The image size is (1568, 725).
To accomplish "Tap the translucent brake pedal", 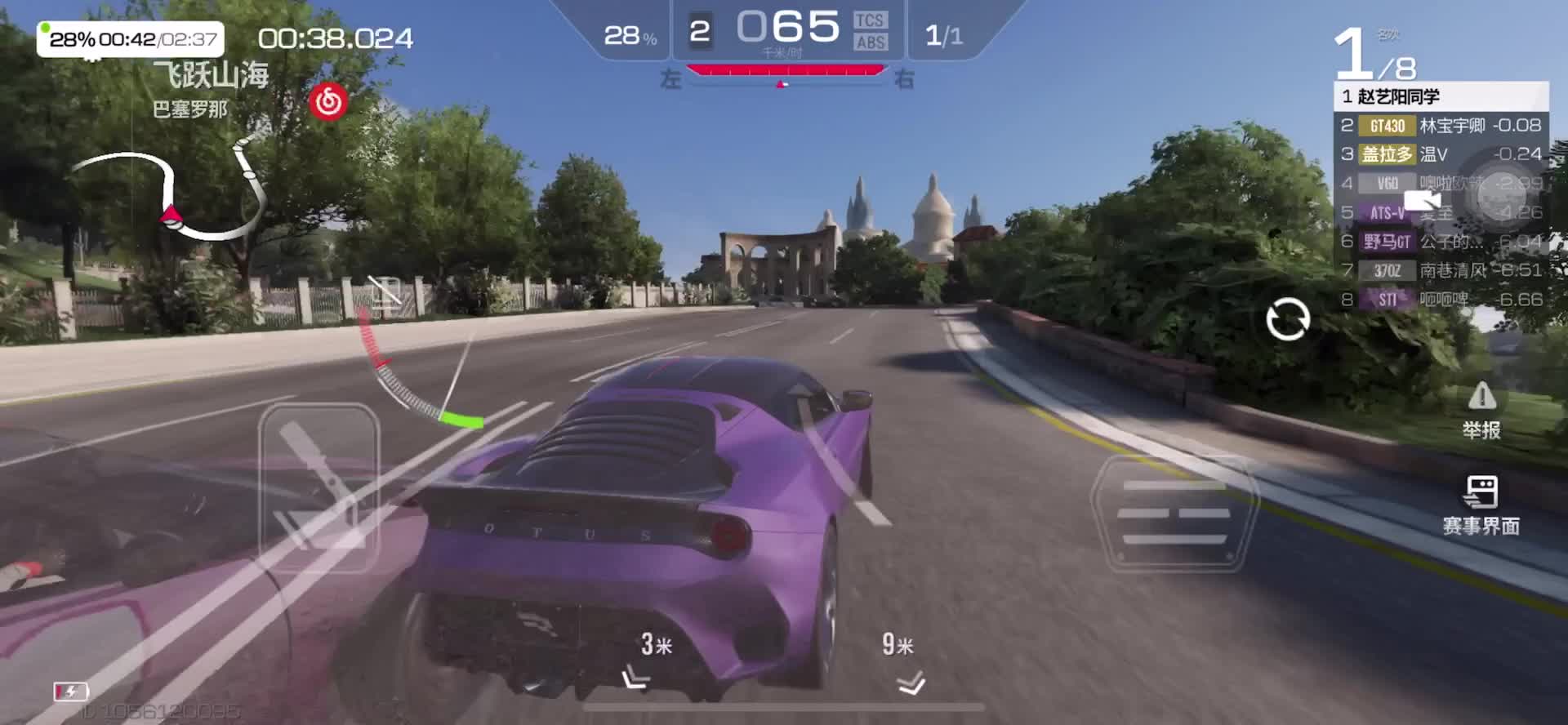I will (1174, 513).
